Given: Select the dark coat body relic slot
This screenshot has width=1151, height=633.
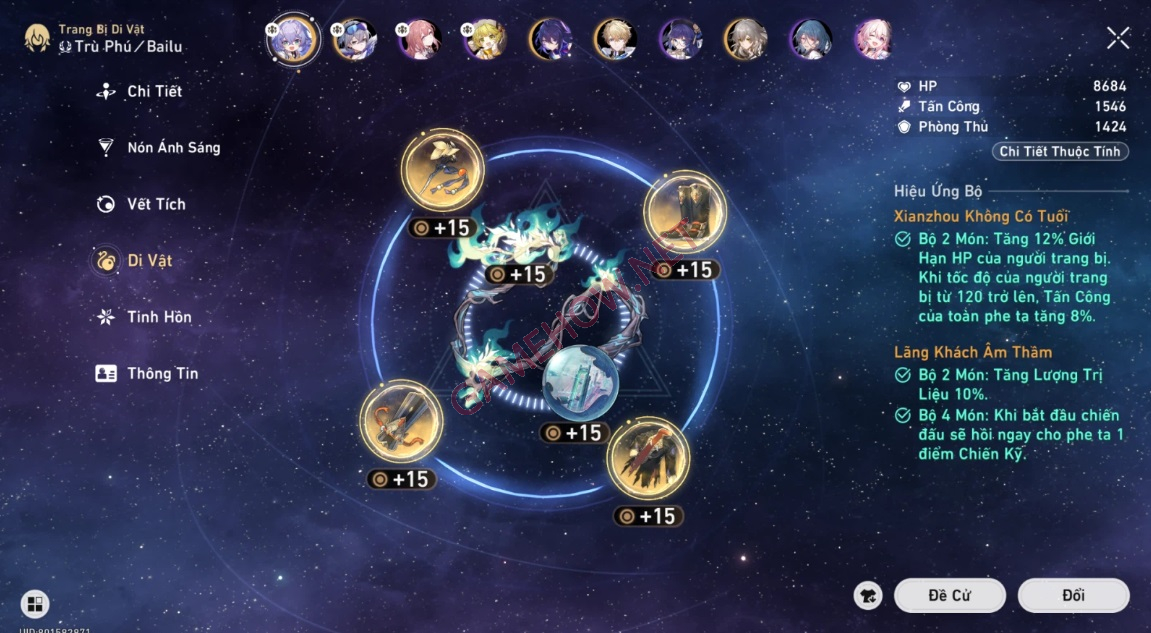Looking at the screenshot, I should (648, 458).
